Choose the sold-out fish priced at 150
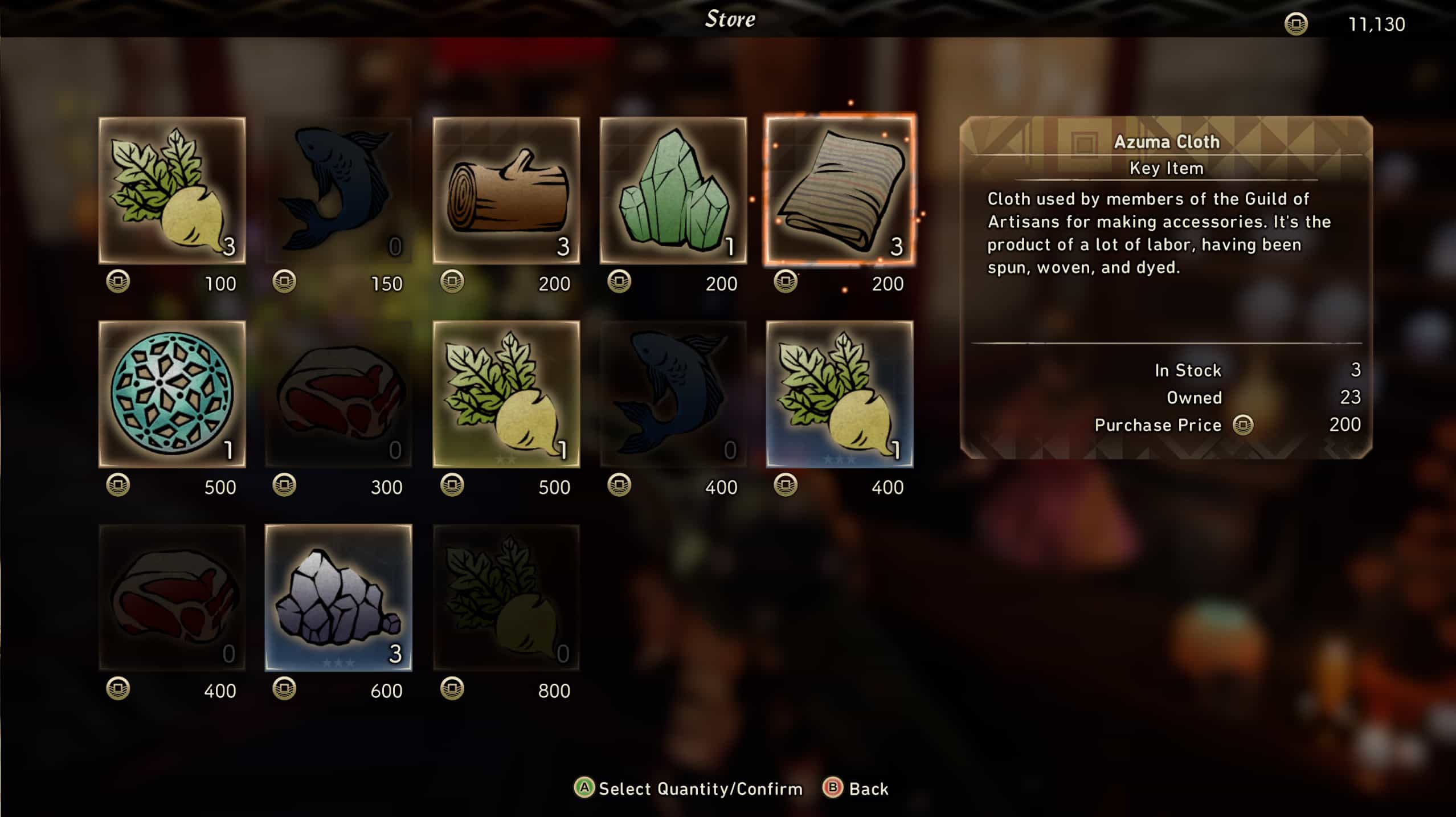Screen dimensions: 1456x817 pos(338,190)
